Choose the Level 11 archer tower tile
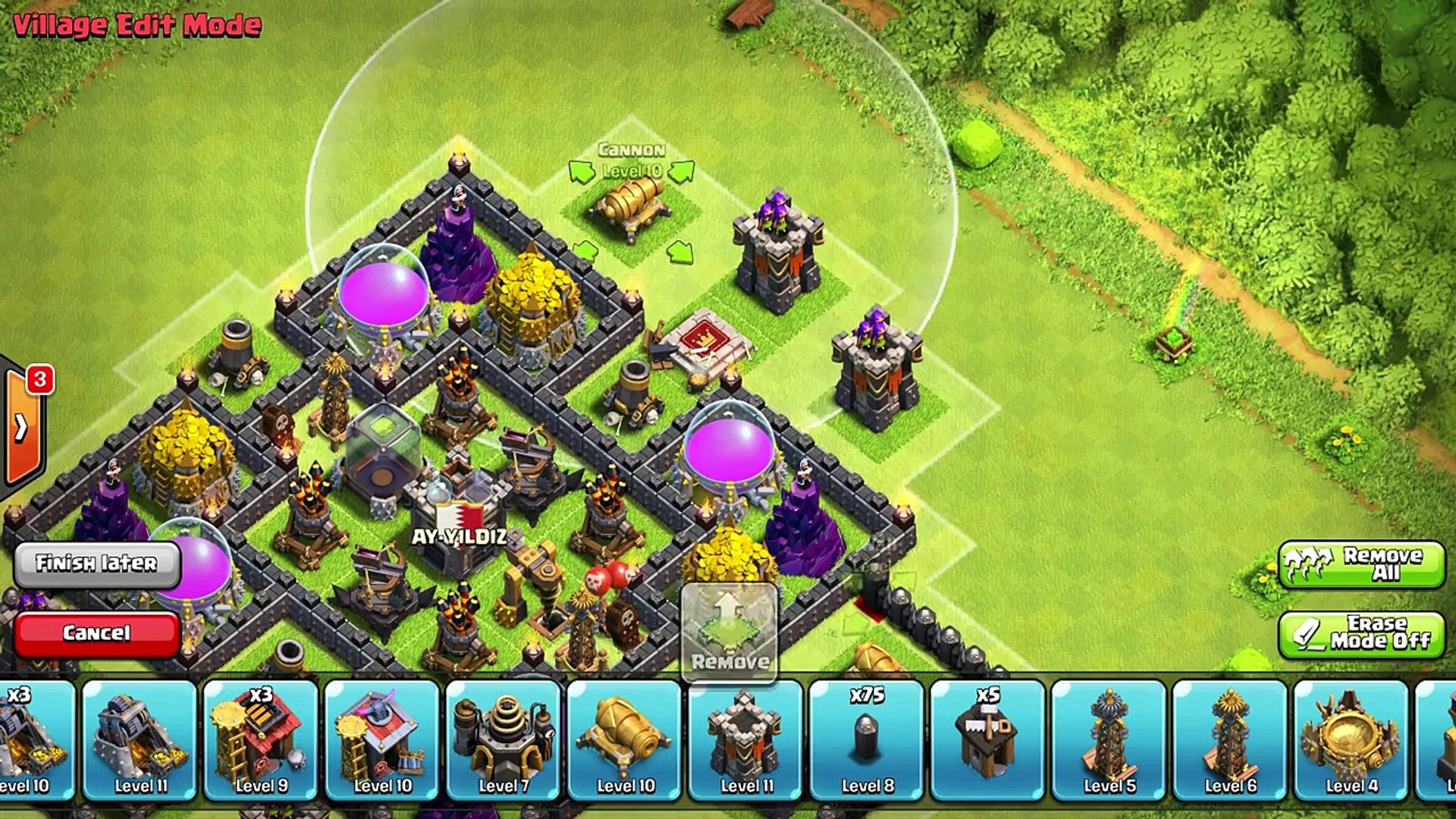 tap(745, 739)
